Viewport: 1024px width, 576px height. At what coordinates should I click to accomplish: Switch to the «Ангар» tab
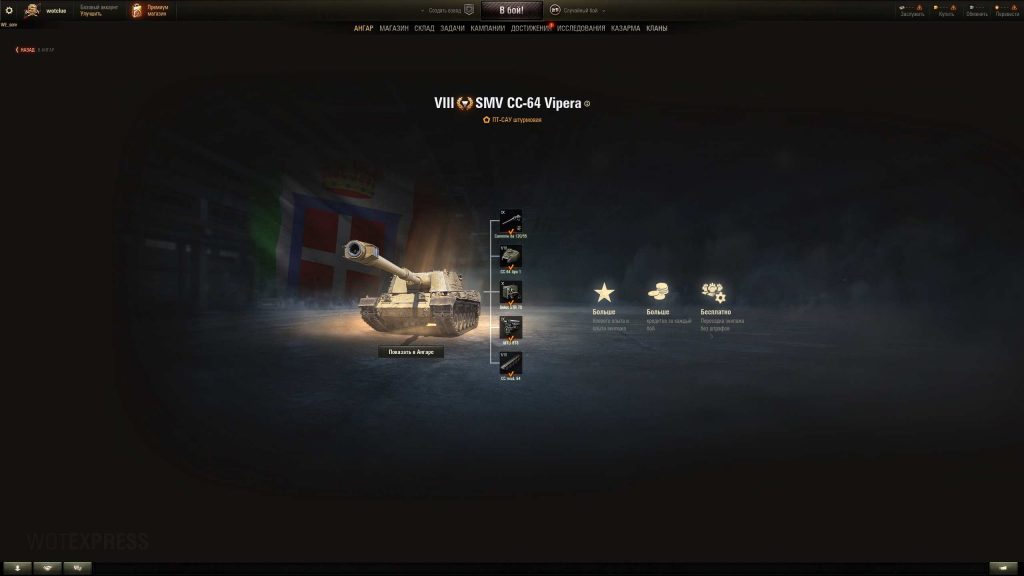tap(363, 28)
